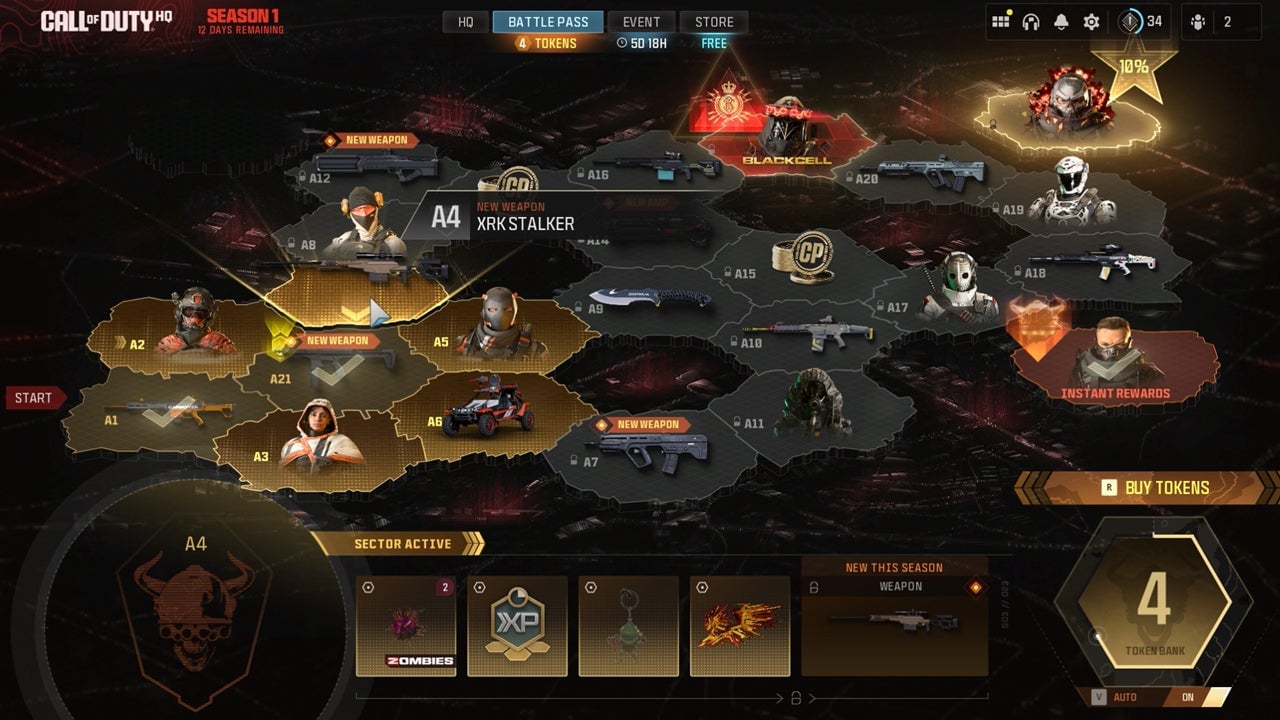Switch to the Event tab marked FREE
Image resolution: width=1280 pixels, height=720 pixels.
coord(641,21)
